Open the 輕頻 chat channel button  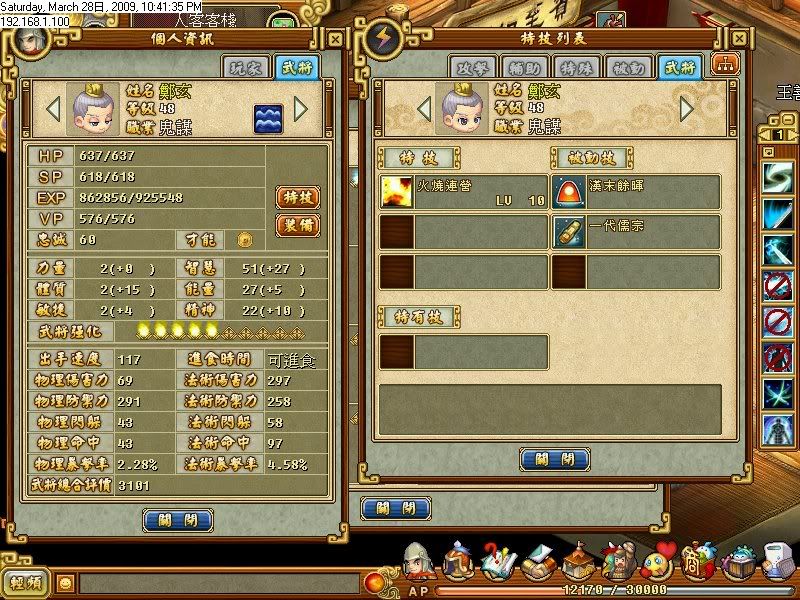(28, 582)
